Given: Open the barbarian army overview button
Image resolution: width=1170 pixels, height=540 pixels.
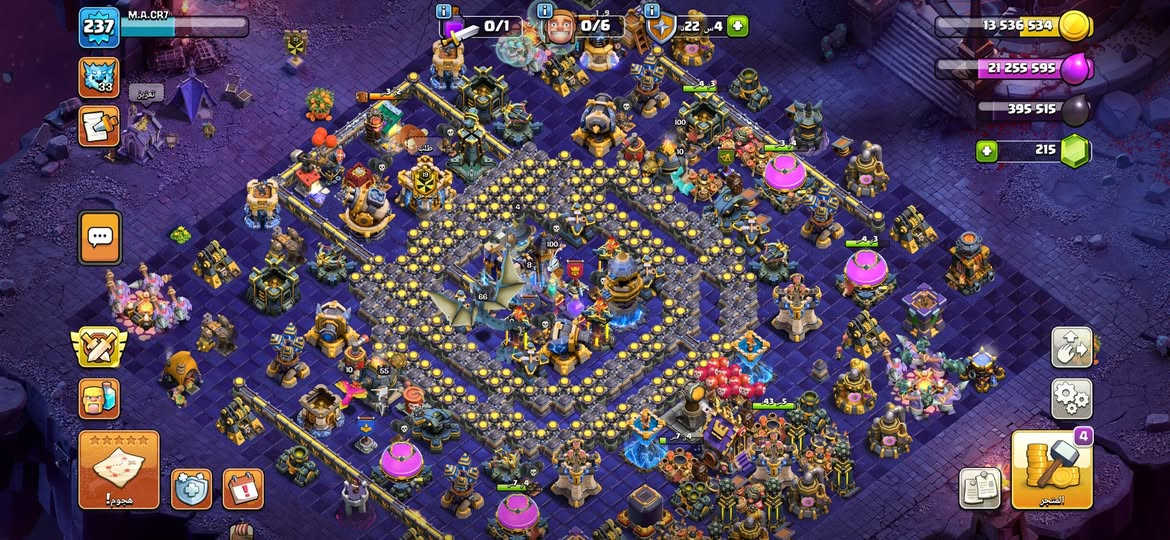Looking at the screenshot, I should [x=98, y=398].
